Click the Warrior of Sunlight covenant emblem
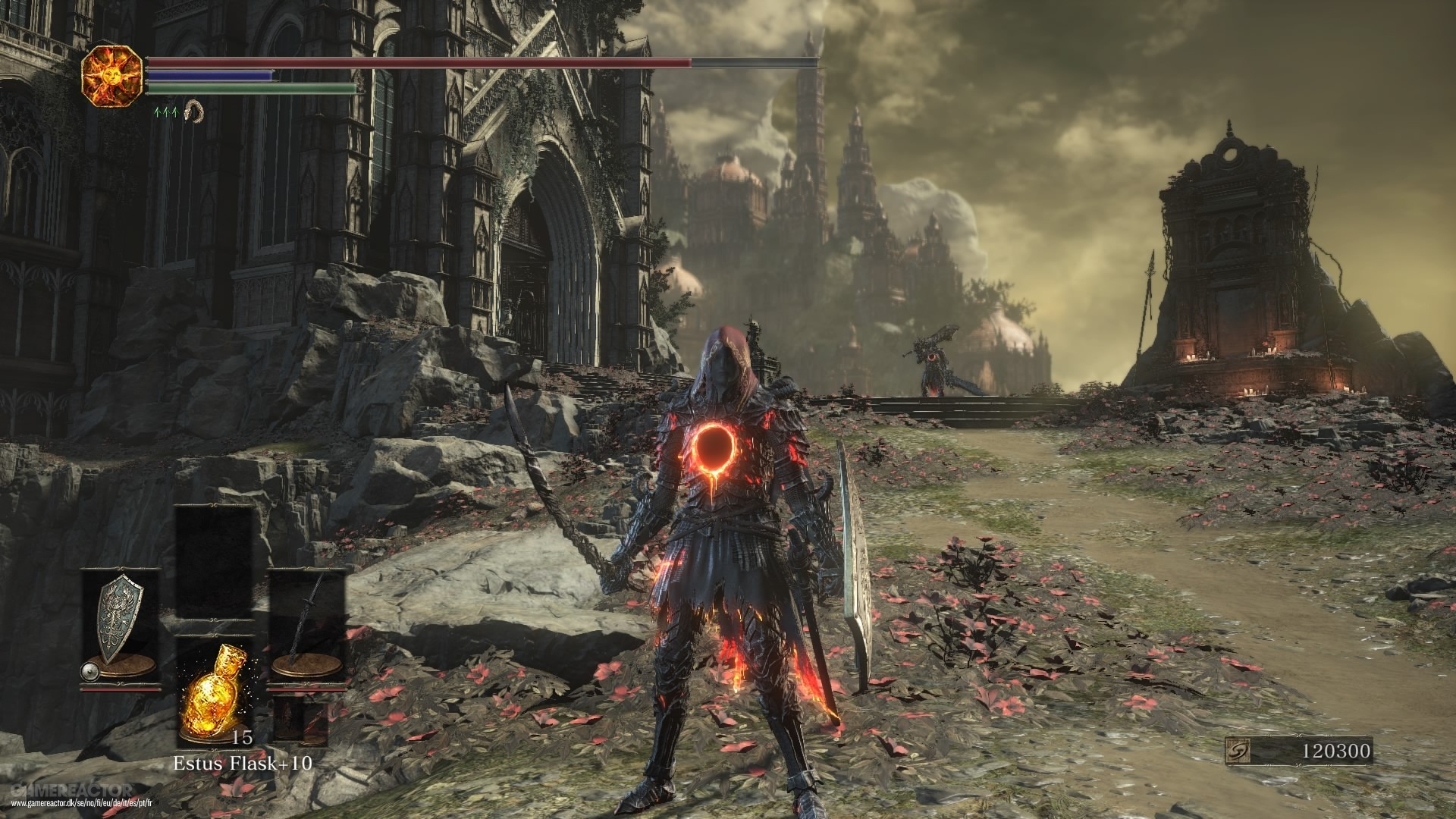The width and height of the screenshot is (1456, 819). coord(112,77)
